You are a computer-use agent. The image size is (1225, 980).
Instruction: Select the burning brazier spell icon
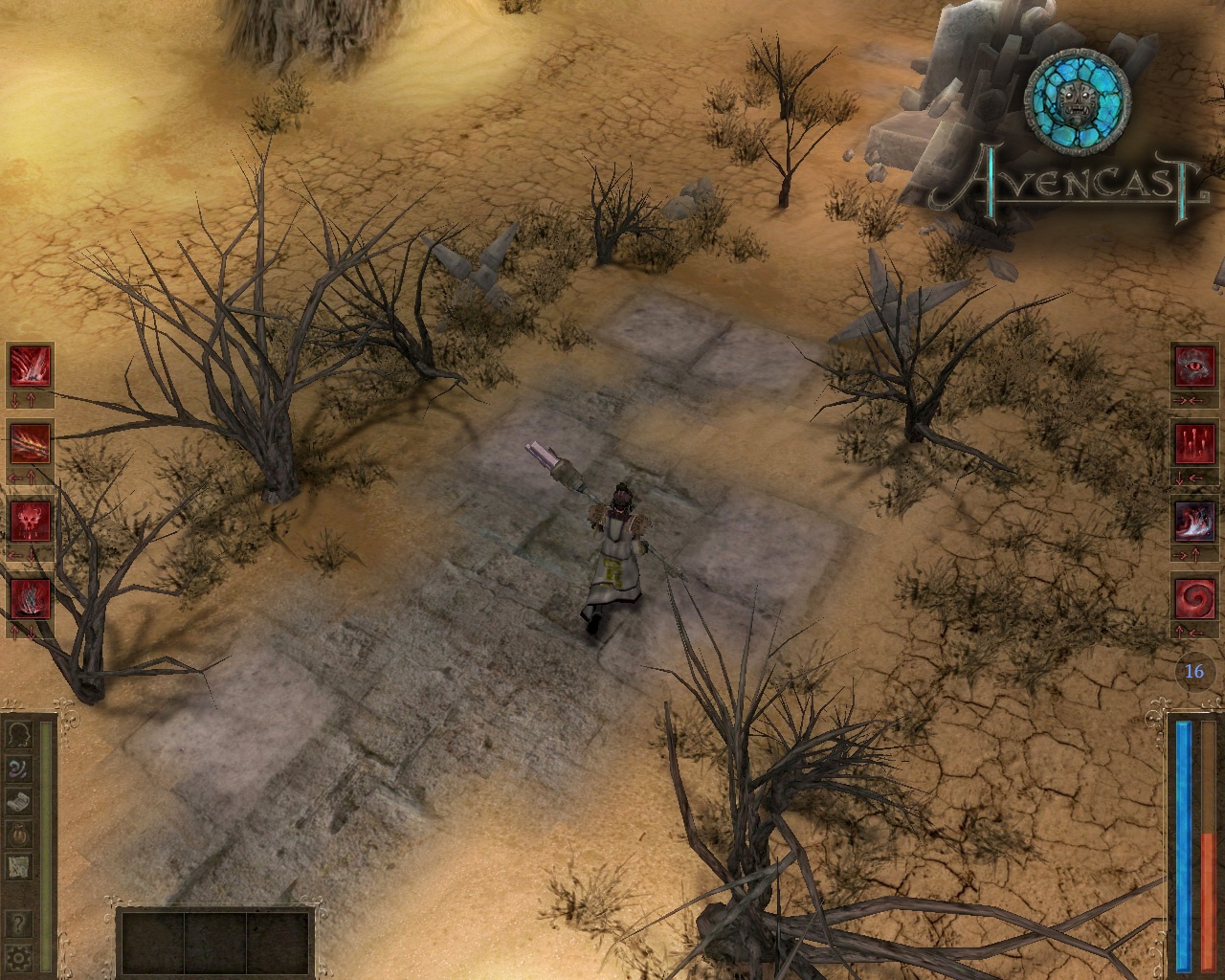click(x=29, y=597)
